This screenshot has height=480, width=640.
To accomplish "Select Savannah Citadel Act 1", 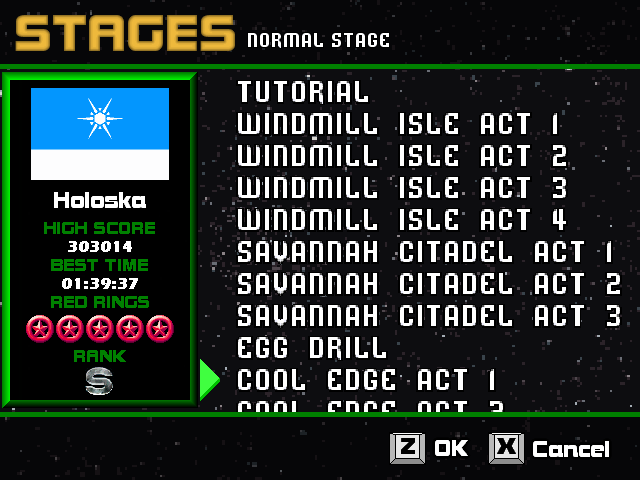I will point(428,252).
